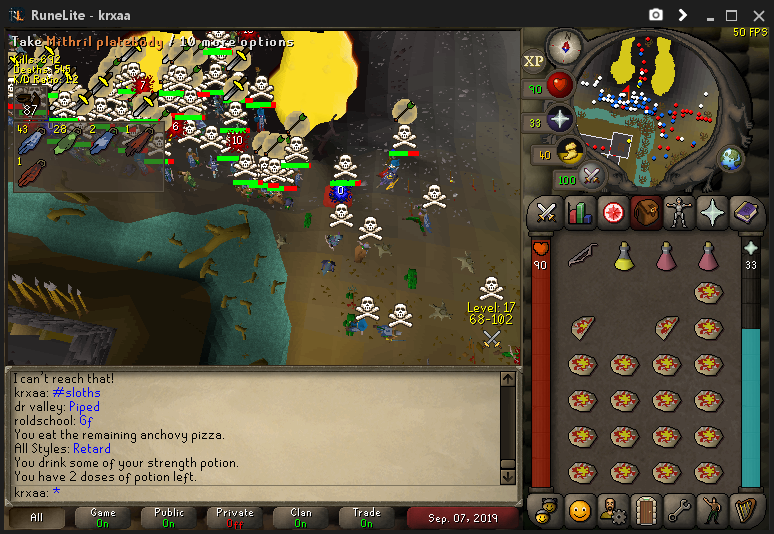Show the Worn Equipment tab
This screenshot has height=534, width=774.
tap(679, 212)
